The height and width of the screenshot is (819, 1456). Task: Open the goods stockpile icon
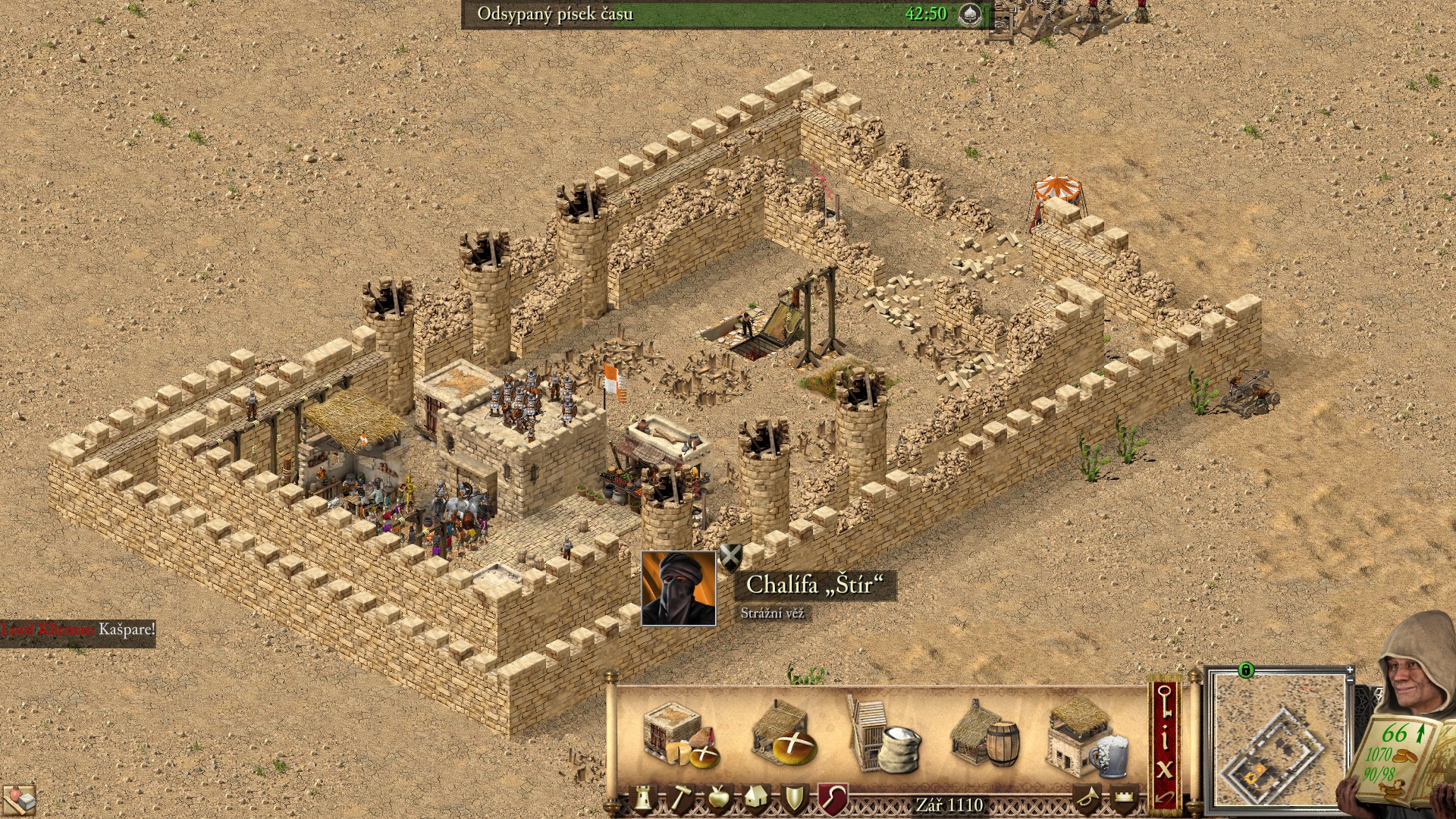pyautogui.click(x=18, y=799)
